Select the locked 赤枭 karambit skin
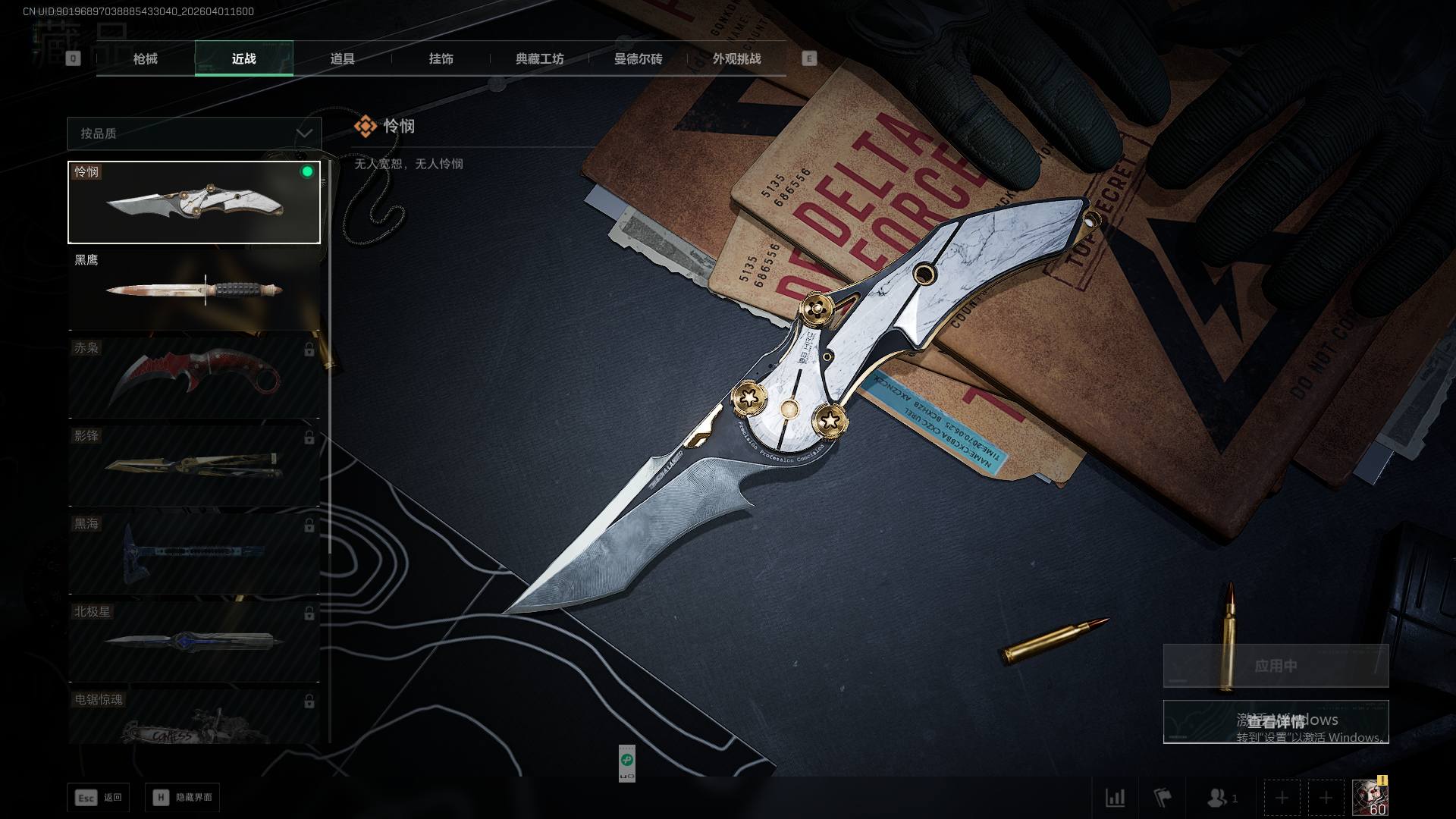Screen dimensions: 1456x819 point(194,378)
